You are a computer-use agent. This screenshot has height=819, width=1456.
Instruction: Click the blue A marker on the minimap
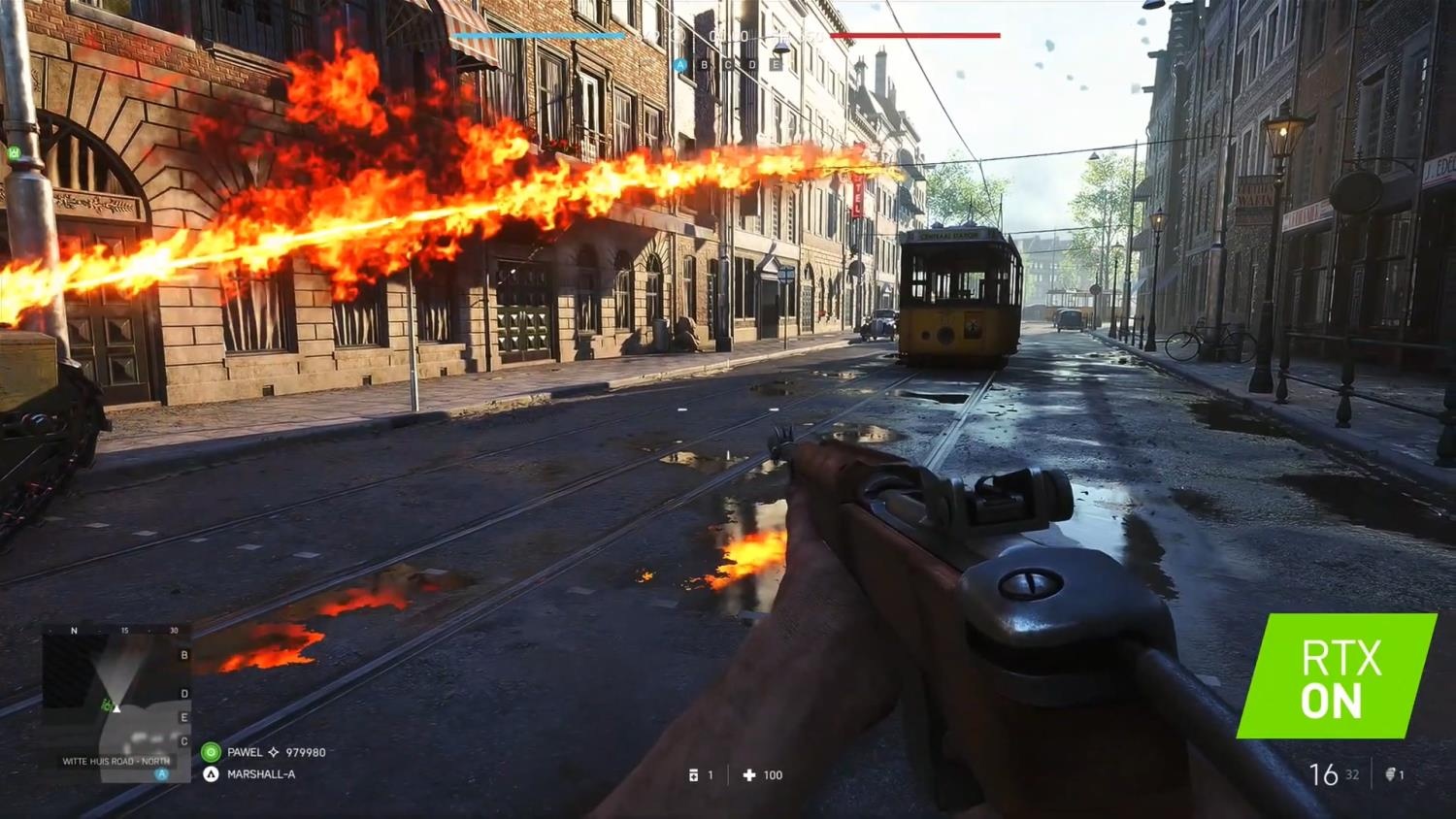(162, 774)
